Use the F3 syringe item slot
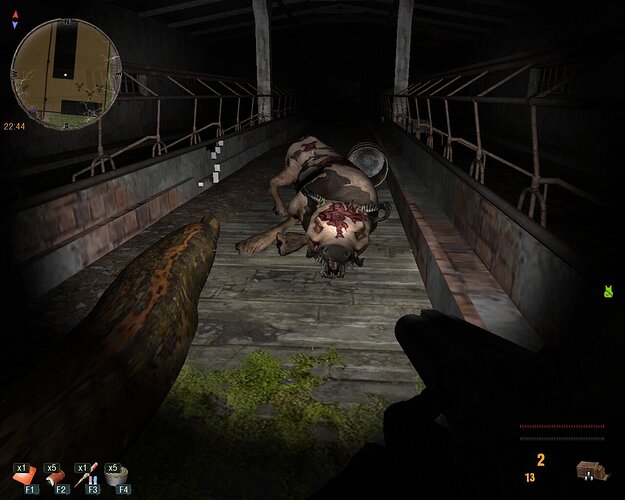625x500 pixels. pos(89,477)
